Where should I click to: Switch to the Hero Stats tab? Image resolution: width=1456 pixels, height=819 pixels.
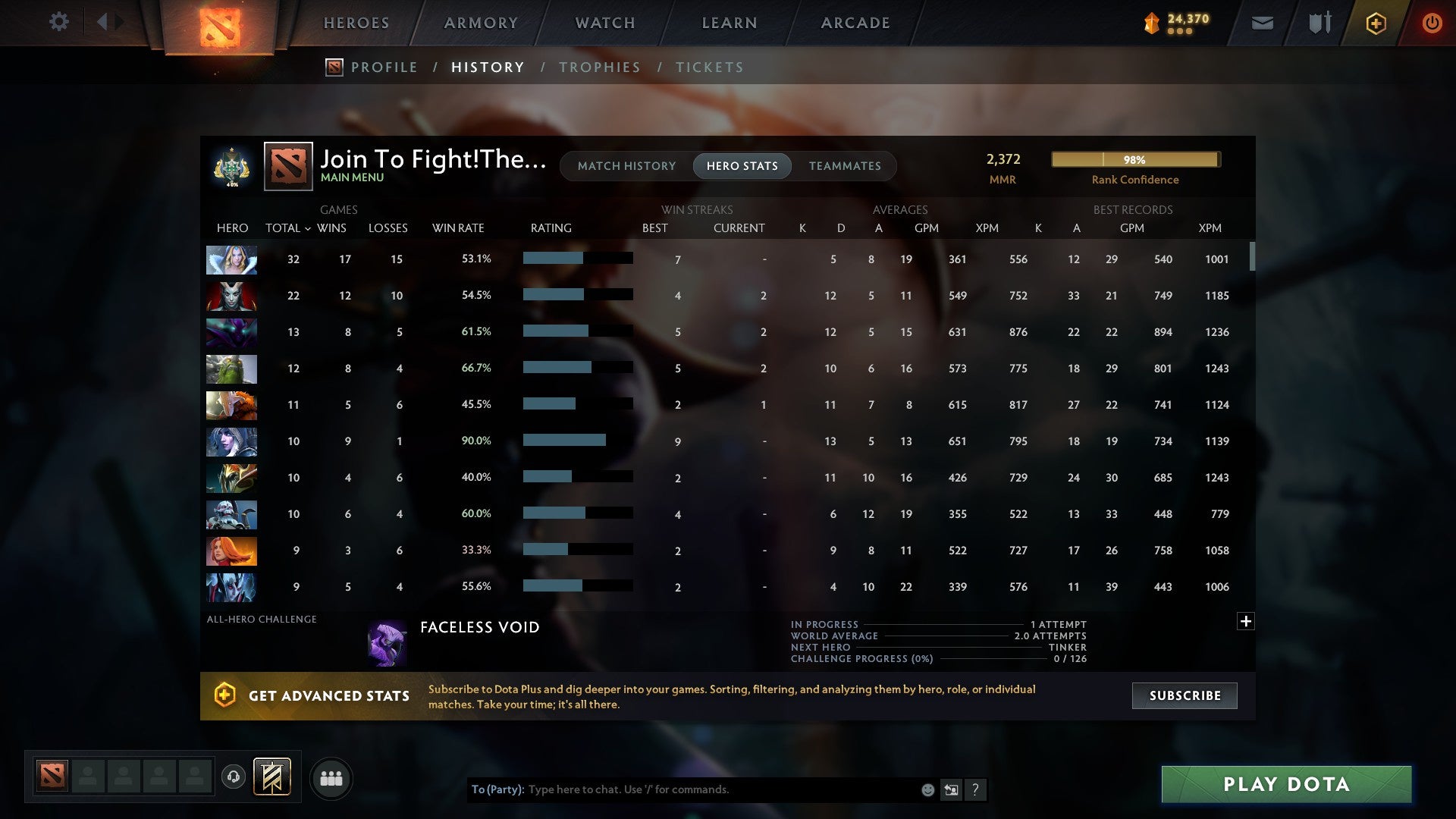pyautogui.click(x=742, y=165)
